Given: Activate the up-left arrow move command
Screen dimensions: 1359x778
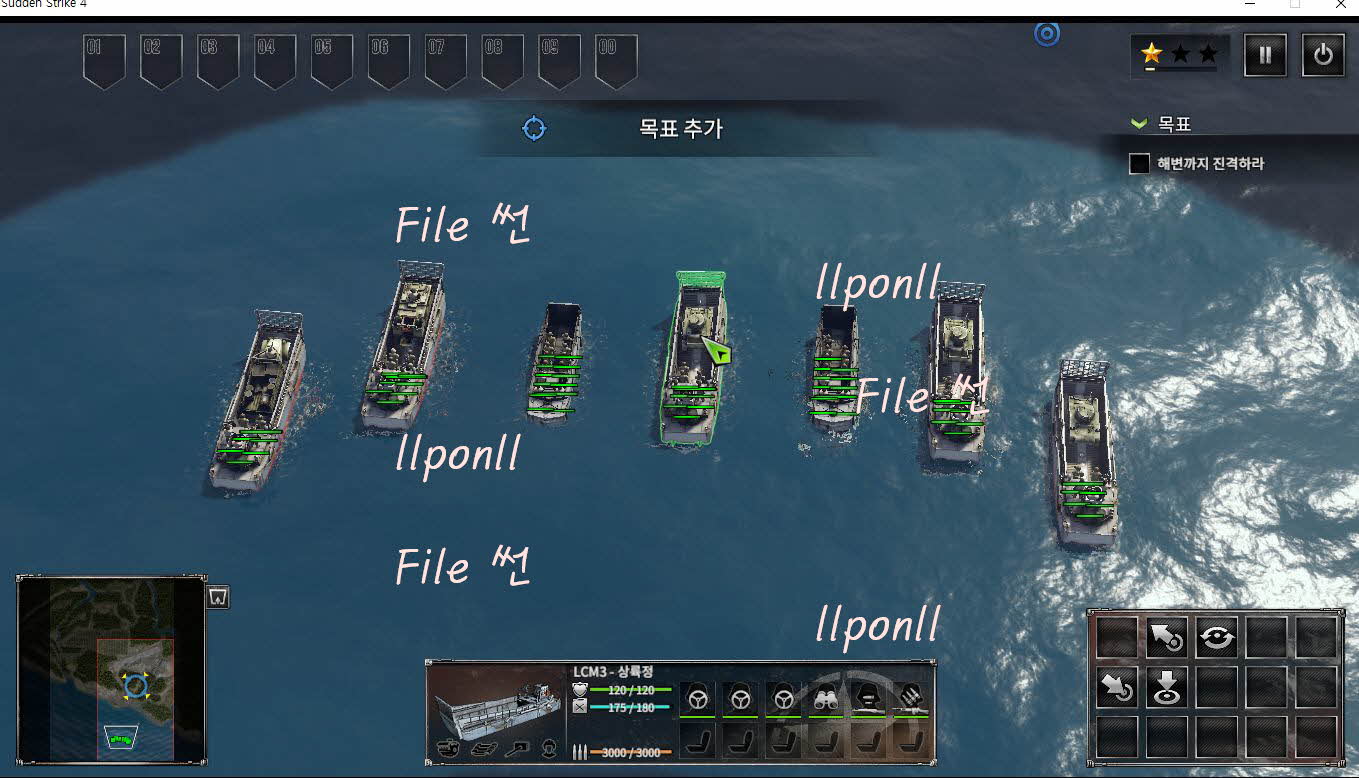Looking at the screenshot, I should click(1166, 638).
